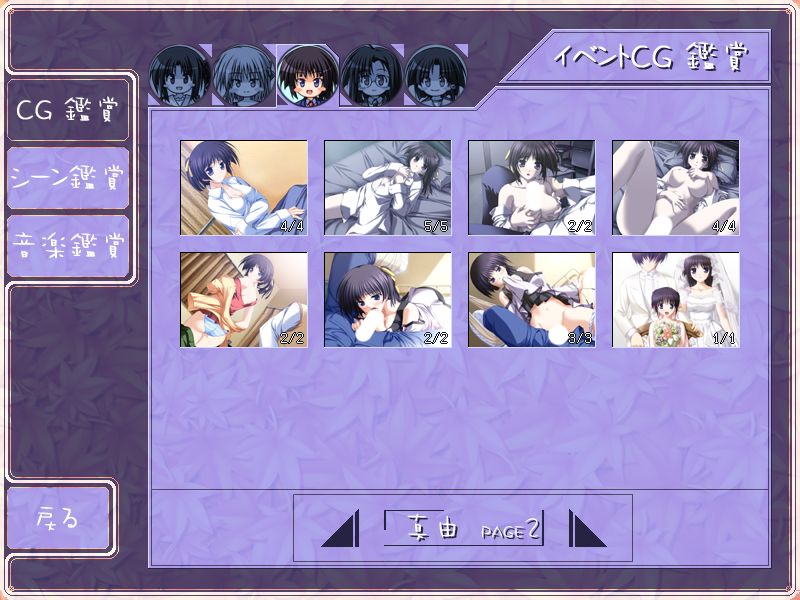
Task: Open the wedding CG thumbnail labeled 1/1
Action: click(x=675, y=300)
